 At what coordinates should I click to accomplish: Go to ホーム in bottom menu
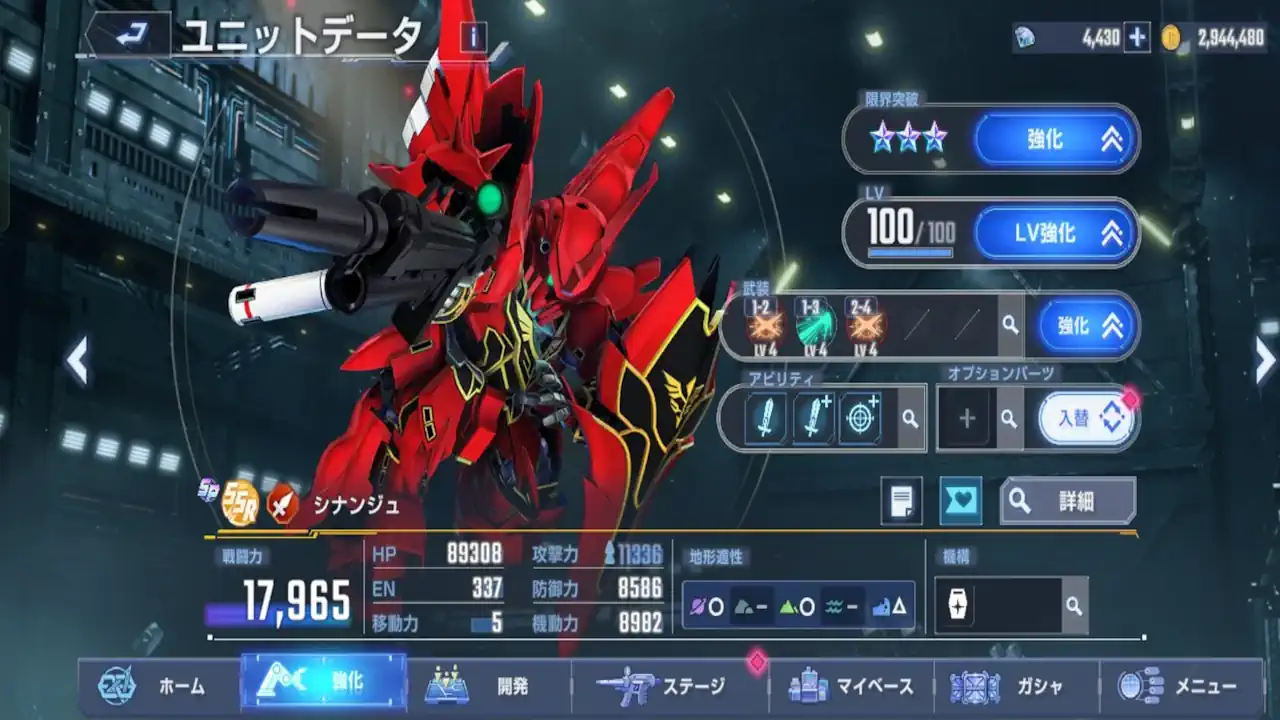click(155, 686)
